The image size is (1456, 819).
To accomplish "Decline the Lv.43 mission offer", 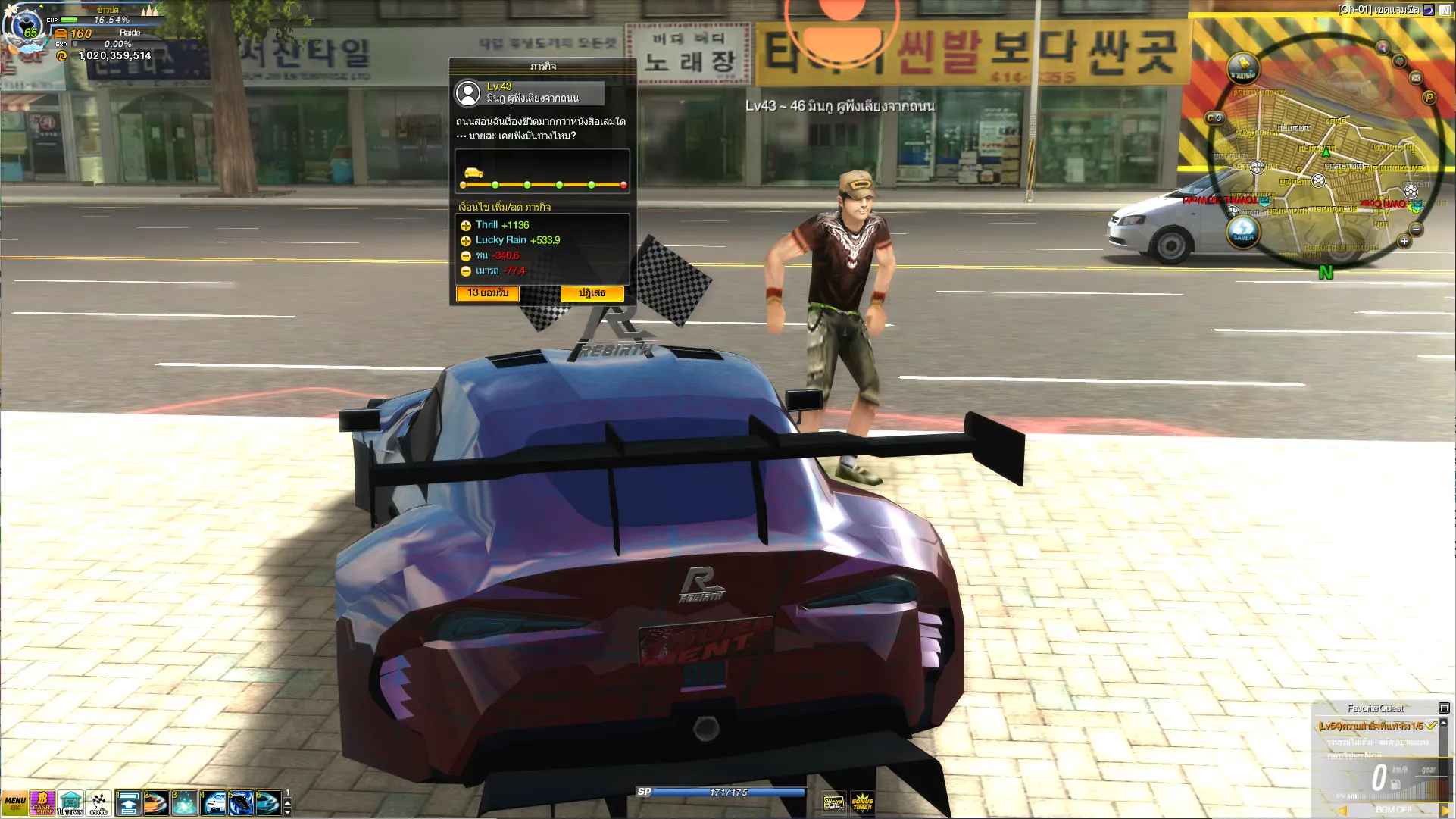I will (592, 293).
